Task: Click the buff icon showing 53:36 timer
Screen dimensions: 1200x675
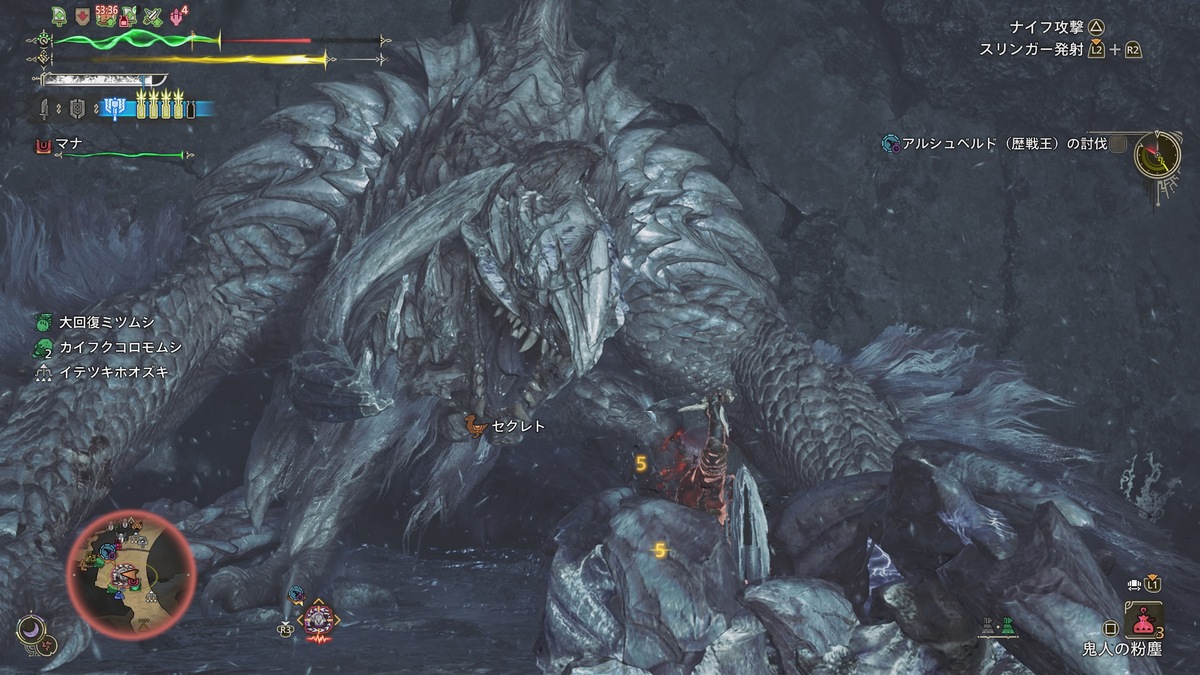Action: (x=105, y=16)
